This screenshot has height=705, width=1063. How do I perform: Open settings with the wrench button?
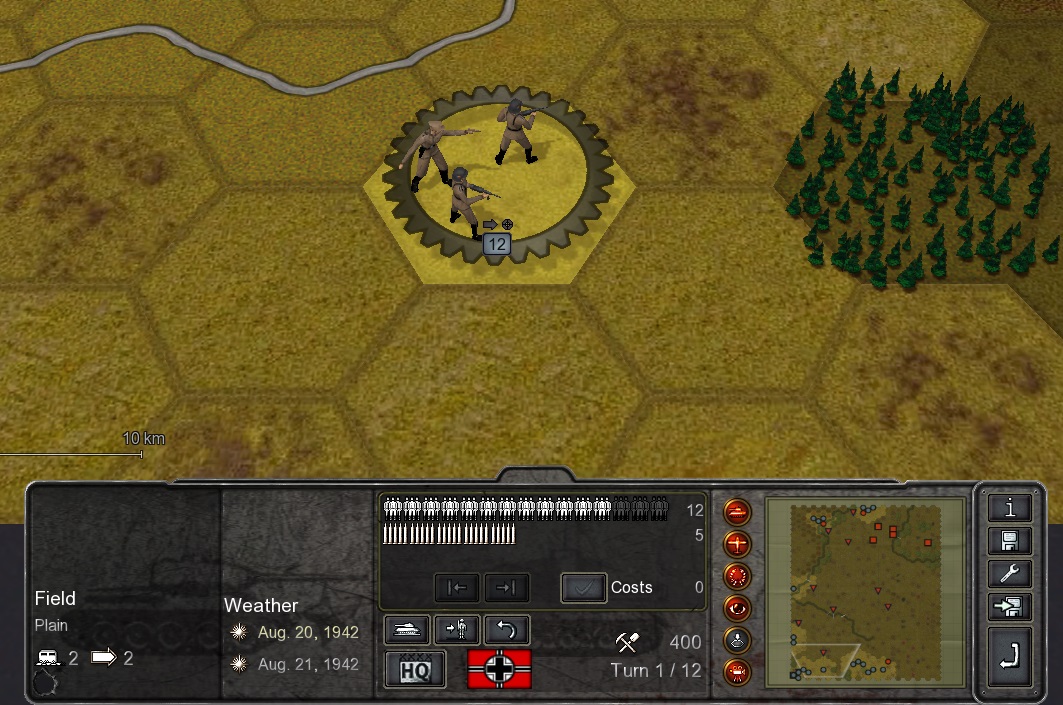point(1010,573)
